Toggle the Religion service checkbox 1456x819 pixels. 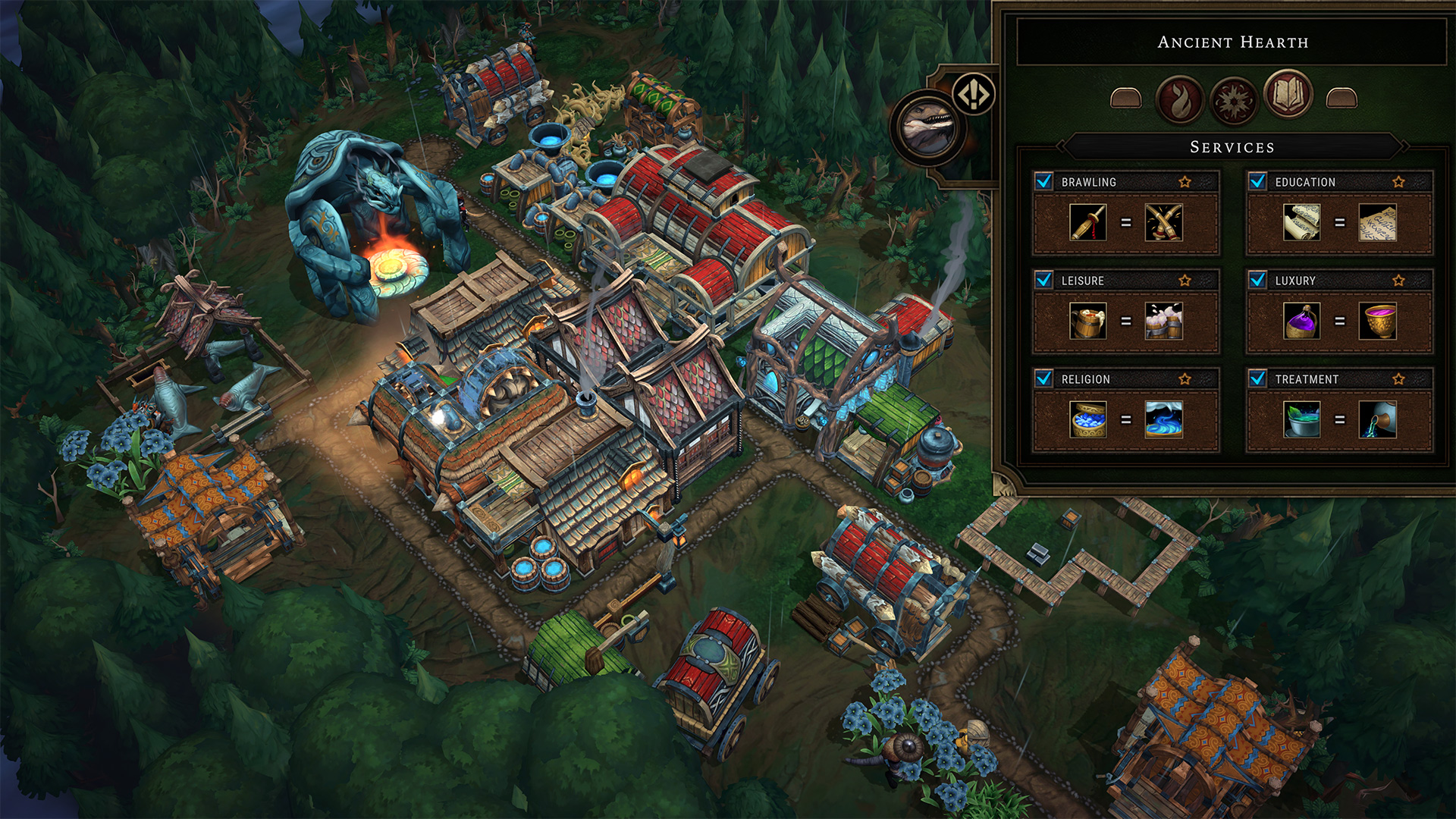pyautogui.click(x=1044, y=378)
